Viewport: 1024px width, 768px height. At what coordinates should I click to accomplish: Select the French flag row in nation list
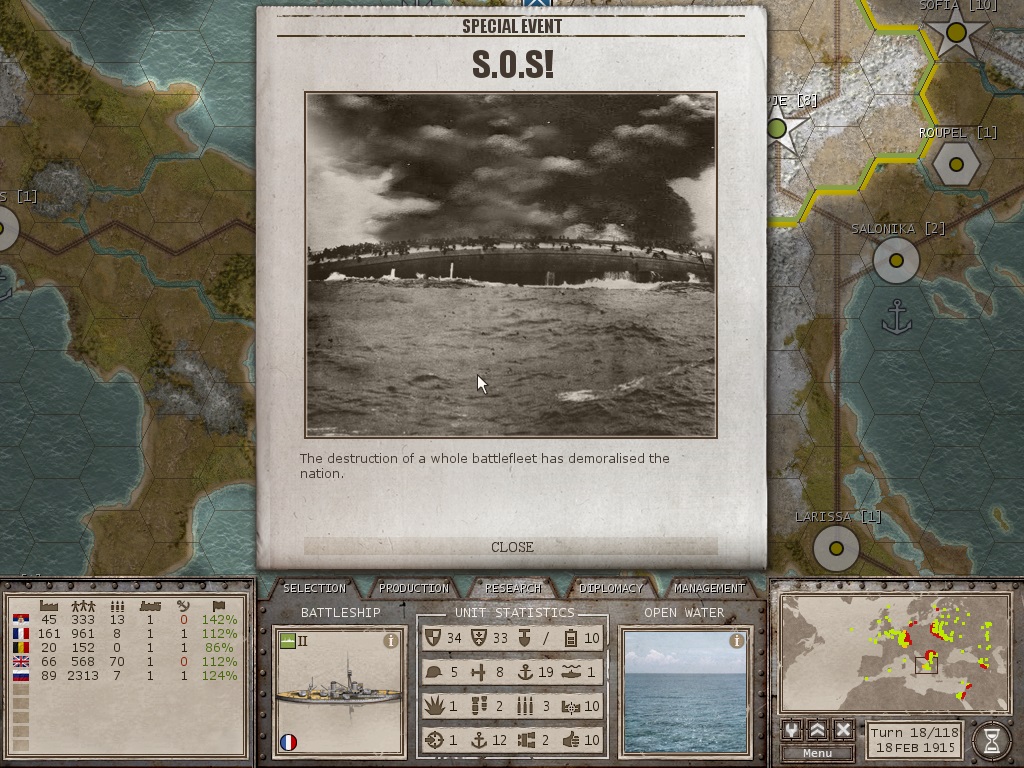[x=22, y=633]
